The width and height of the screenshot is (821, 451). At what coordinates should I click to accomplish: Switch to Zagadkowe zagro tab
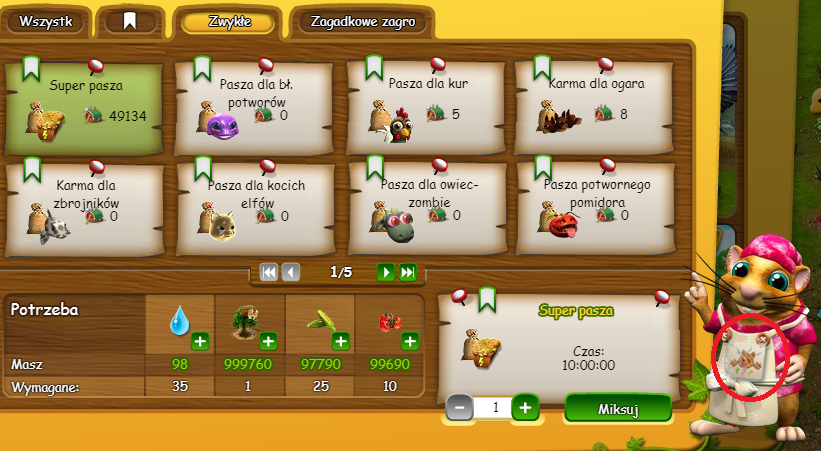point(359,21)
